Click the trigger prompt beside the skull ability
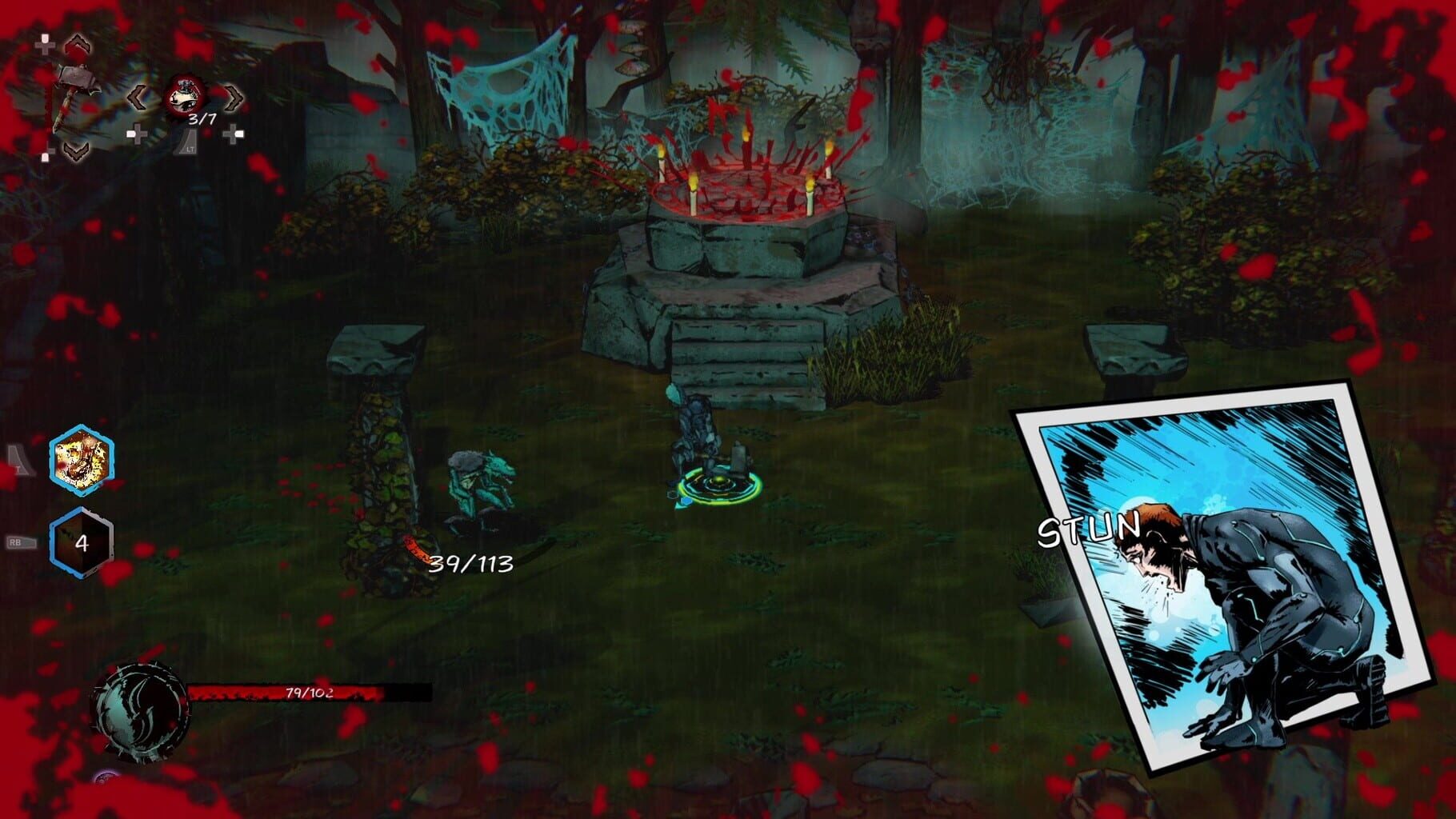Image resolution: width=1456 pixels, height=819 pixels. [x=19, y=460]
